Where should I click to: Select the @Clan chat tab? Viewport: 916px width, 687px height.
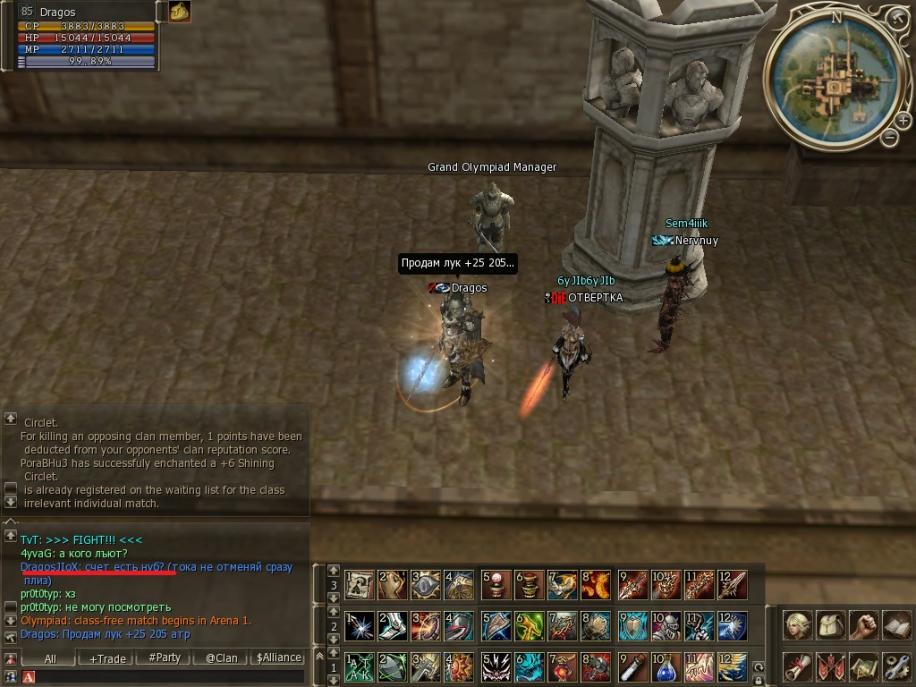click(221, 658)
